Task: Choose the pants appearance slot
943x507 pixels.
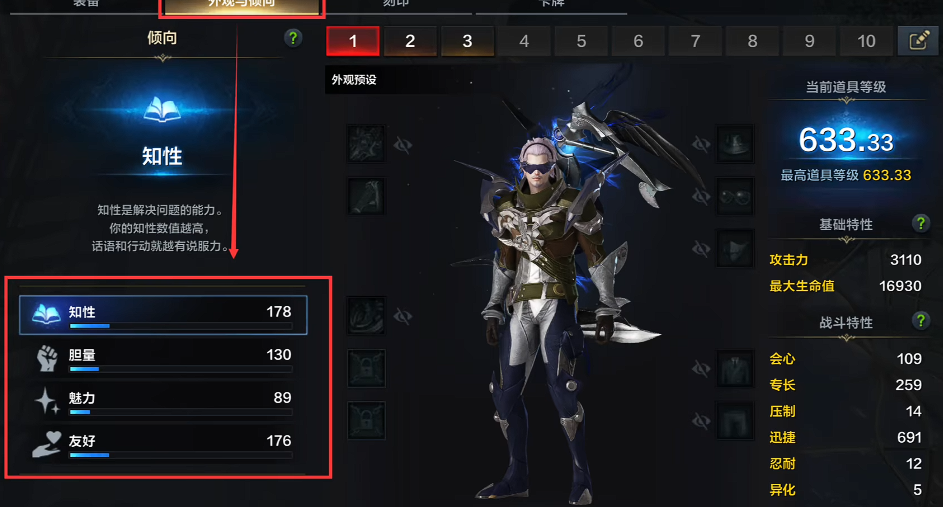Action: [x=737, y=420]
